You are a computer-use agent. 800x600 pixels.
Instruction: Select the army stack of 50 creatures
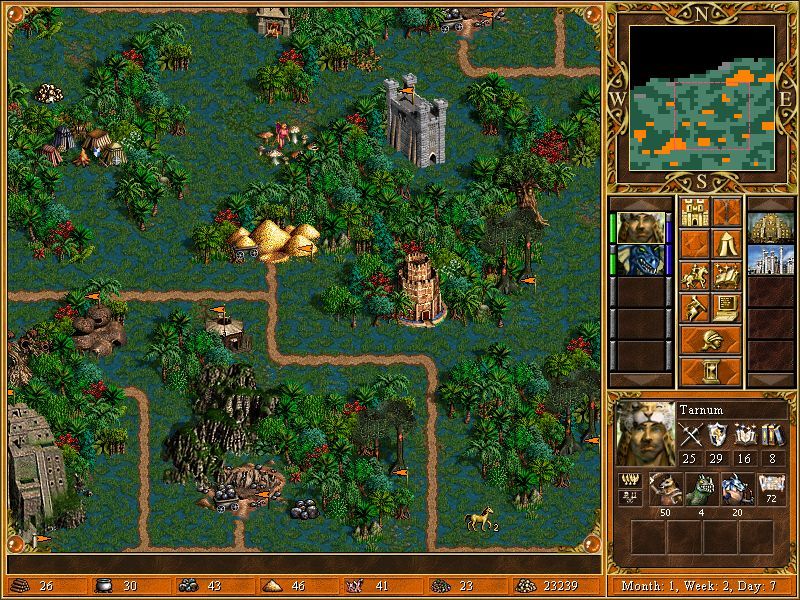663,489
